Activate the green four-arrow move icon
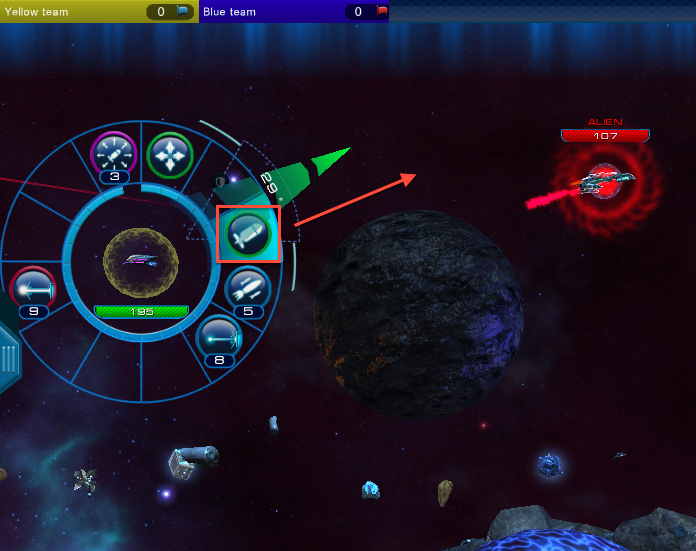This screenshot has height=551, width=696. [x=170, y=155]
